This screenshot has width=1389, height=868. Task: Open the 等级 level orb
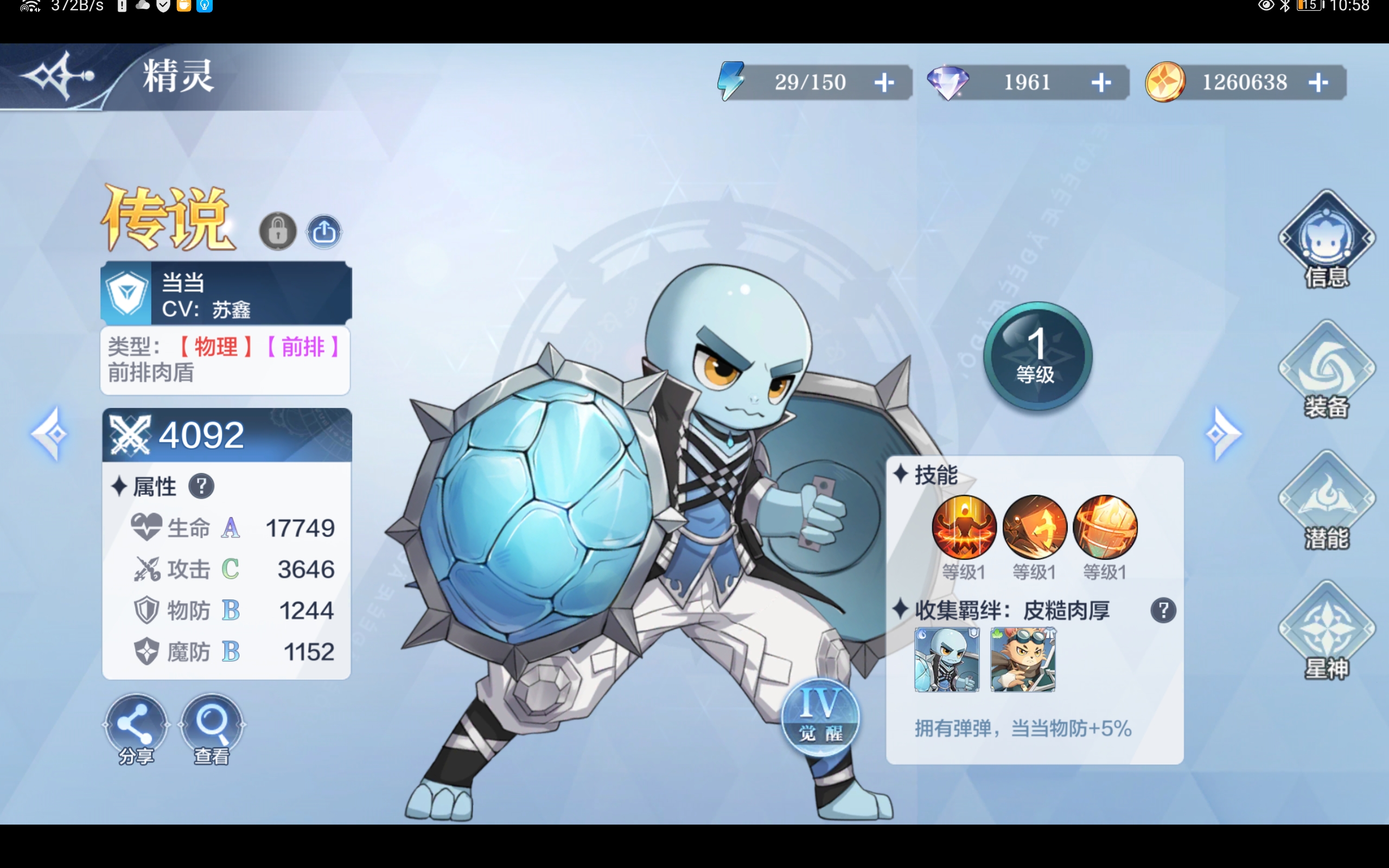coord(1037,356)
